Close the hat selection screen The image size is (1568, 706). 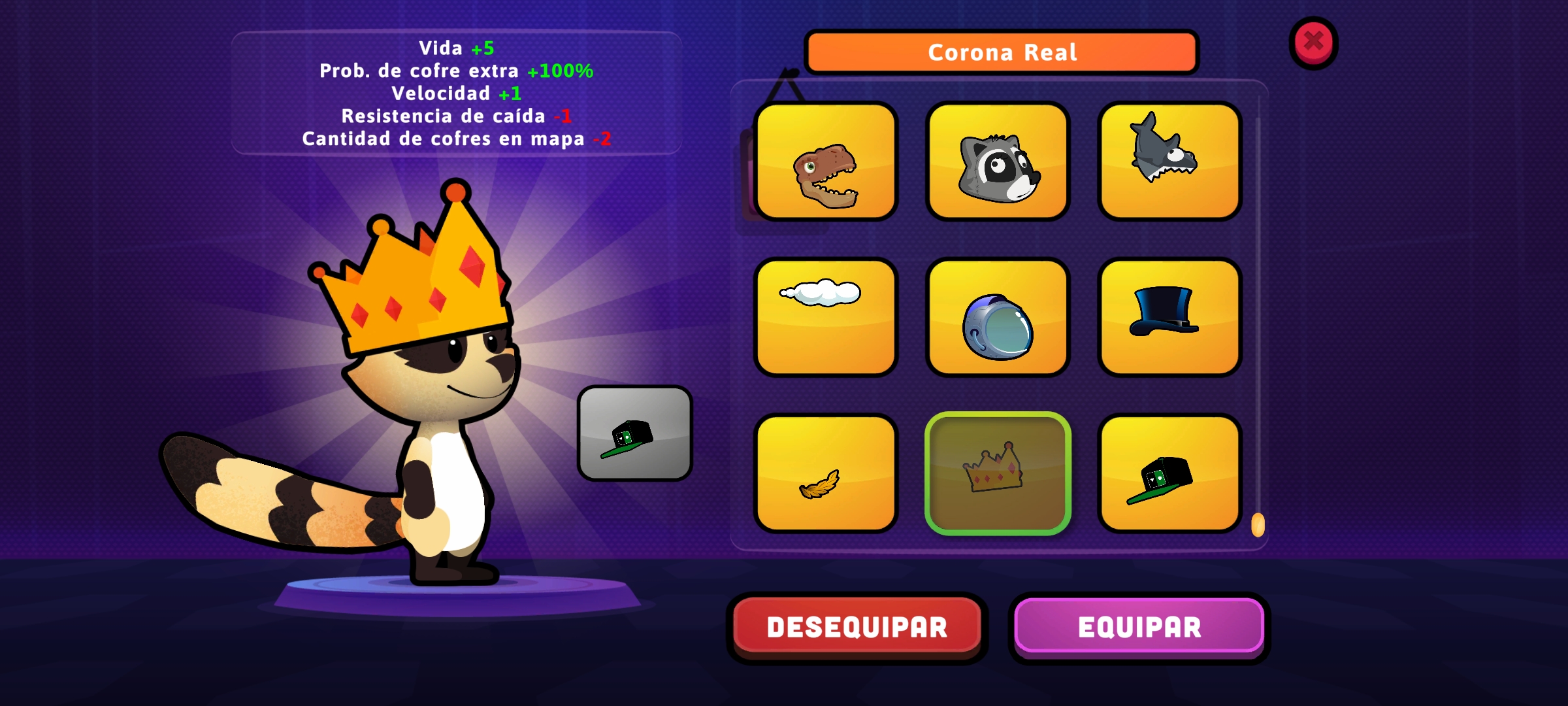[x=1313, y=42]
